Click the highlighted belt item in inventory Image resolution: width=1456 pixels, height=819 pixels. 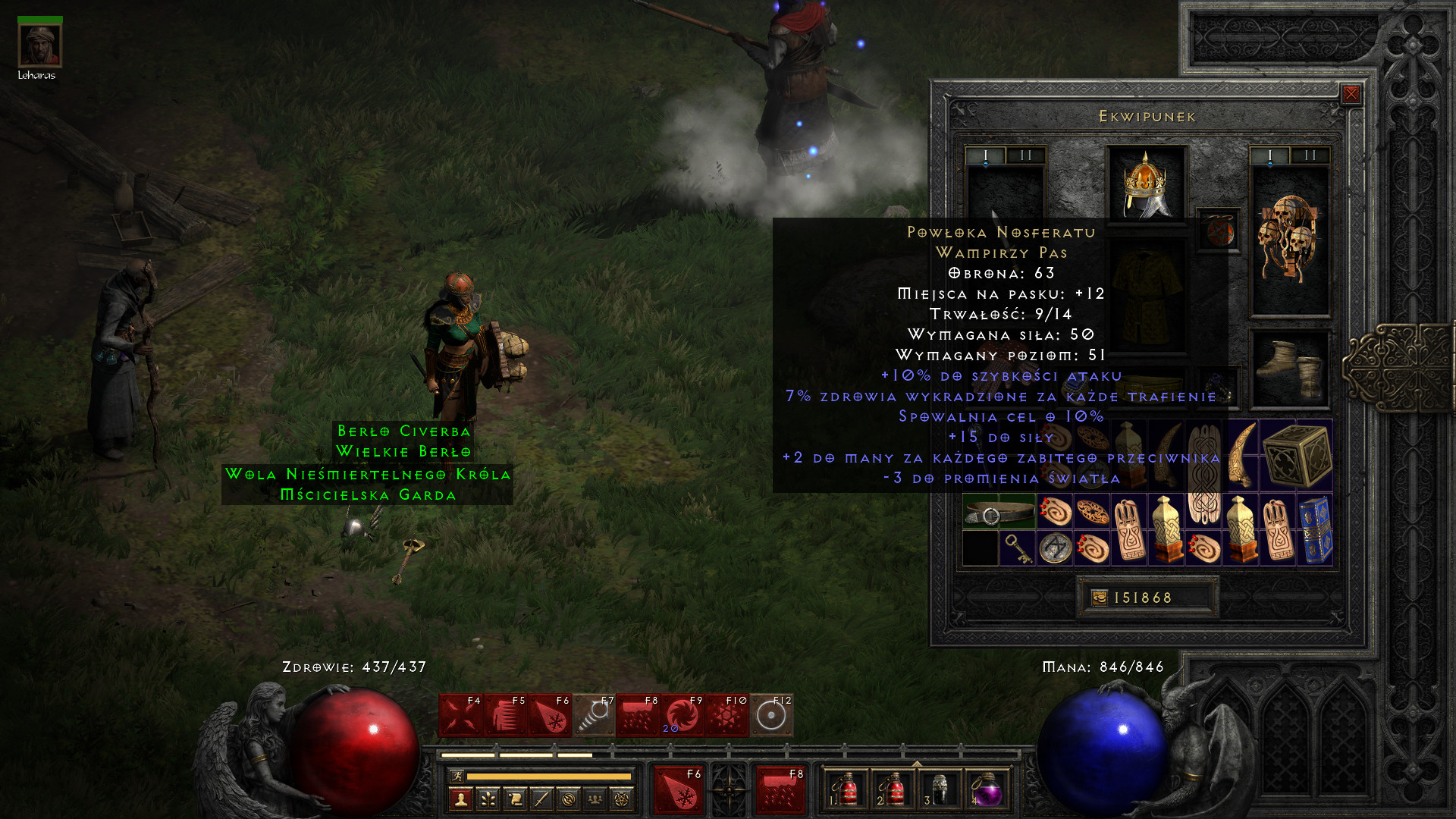(x=999, y=512)
